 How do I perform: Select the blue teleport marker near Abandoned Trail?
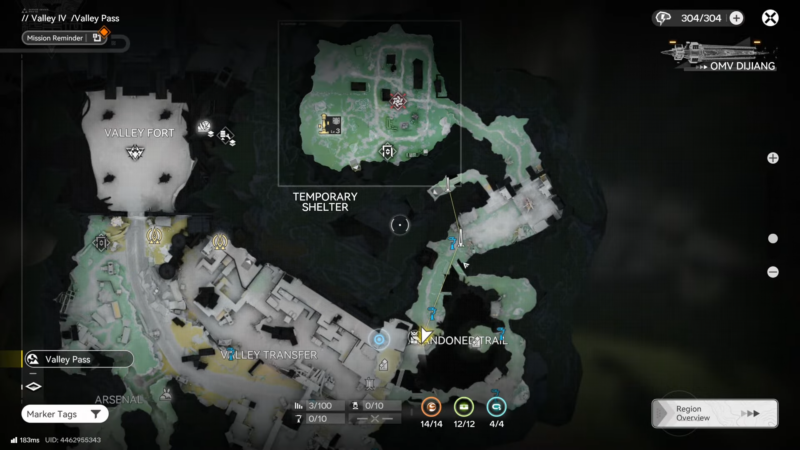(379, 339)
